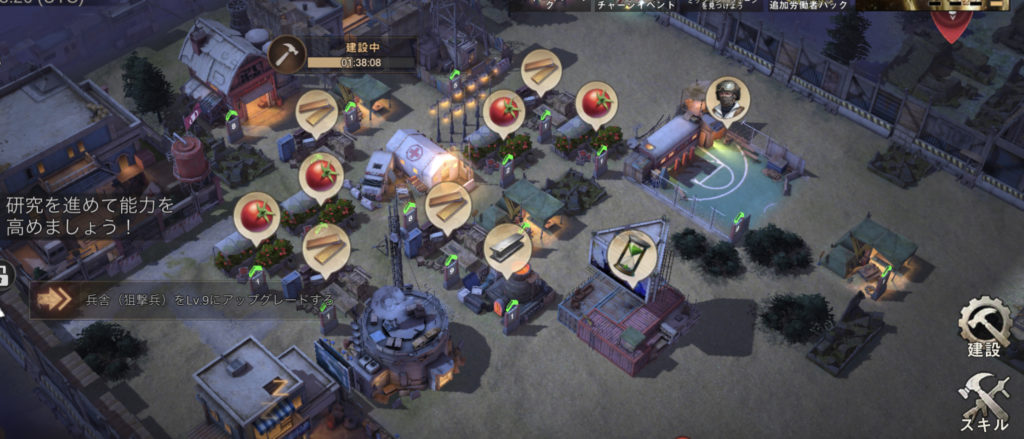Tap the research tip message

tap(92, 215)
